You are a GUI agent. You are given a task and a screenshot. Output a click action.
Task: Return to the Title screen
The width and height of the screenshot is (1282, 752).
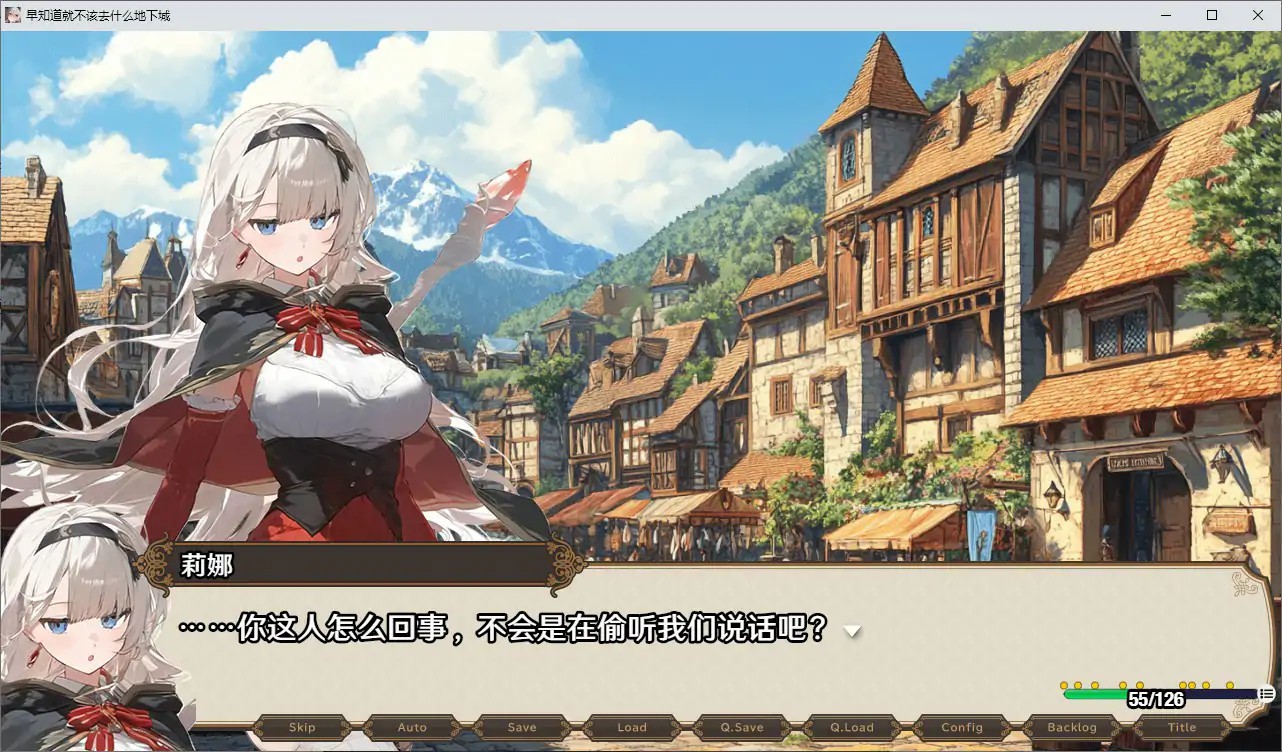[1181, 727]
